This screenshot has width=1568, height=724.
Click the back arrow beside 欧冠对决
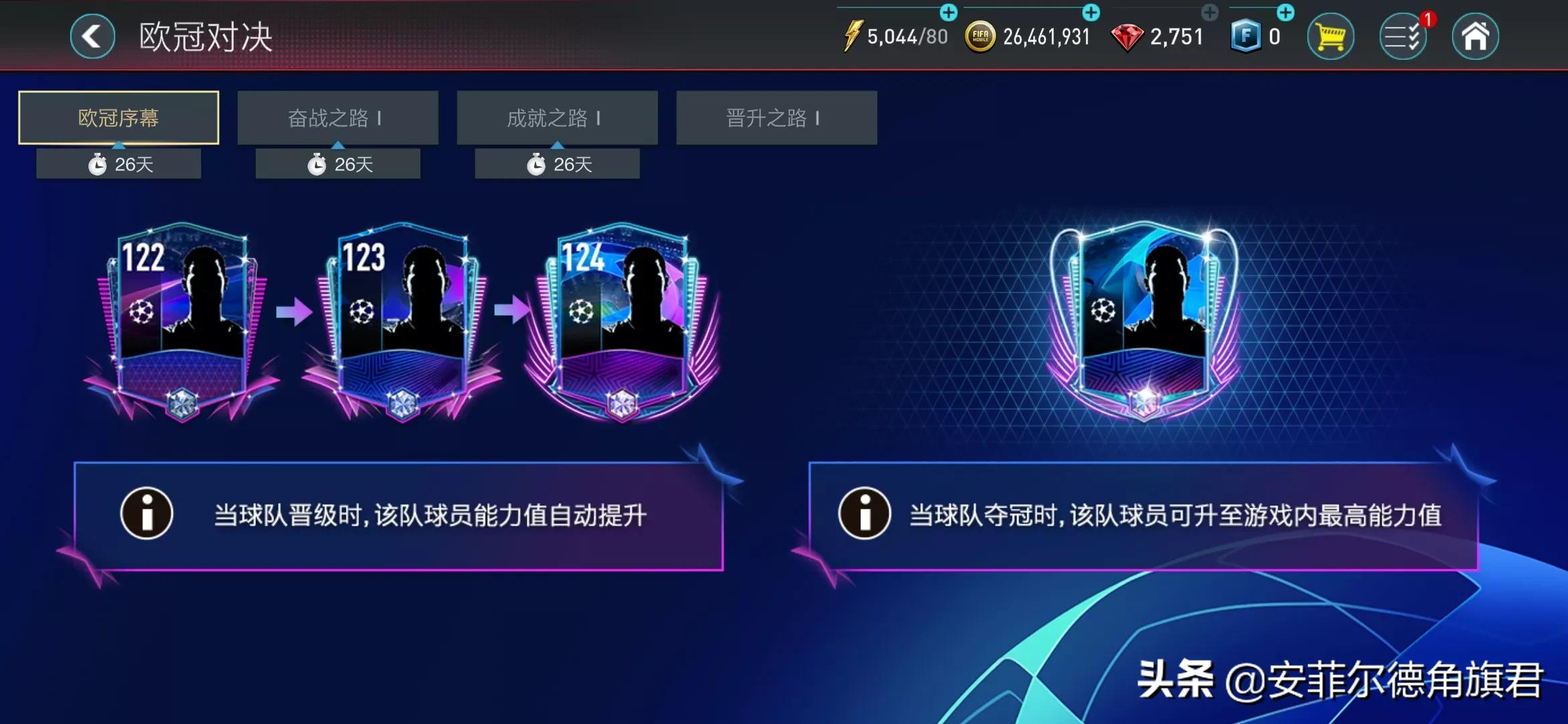92,36
